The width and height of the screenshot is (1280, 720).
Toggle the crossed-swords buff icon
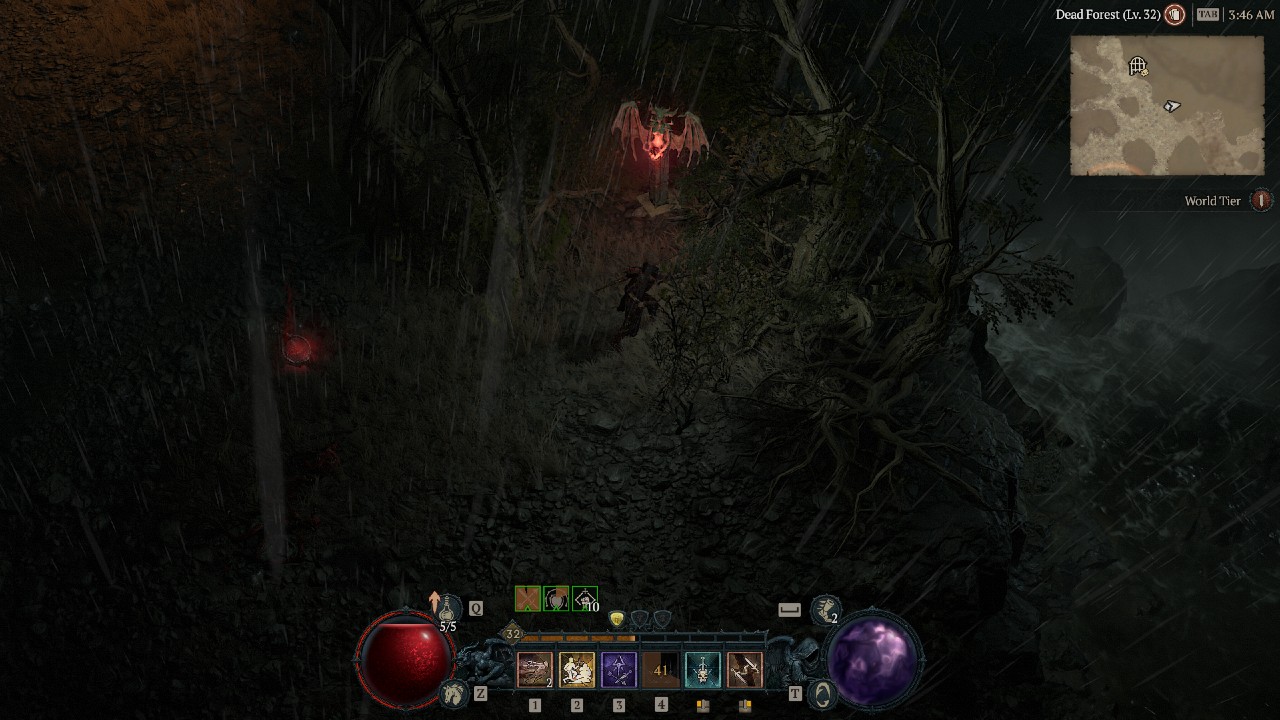pos(528,597)
